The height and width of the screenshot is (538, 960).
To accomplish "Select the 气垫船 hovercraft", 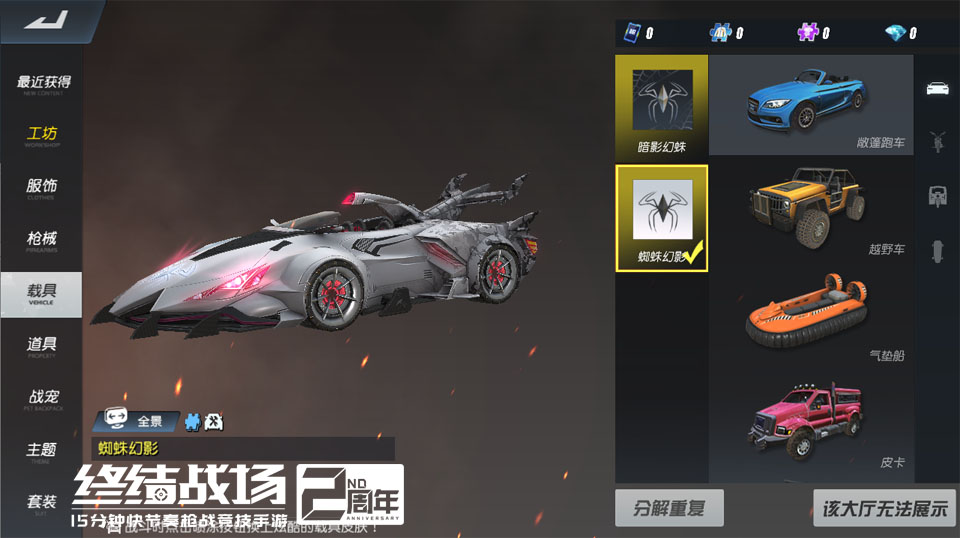I will tap(811, 318).
